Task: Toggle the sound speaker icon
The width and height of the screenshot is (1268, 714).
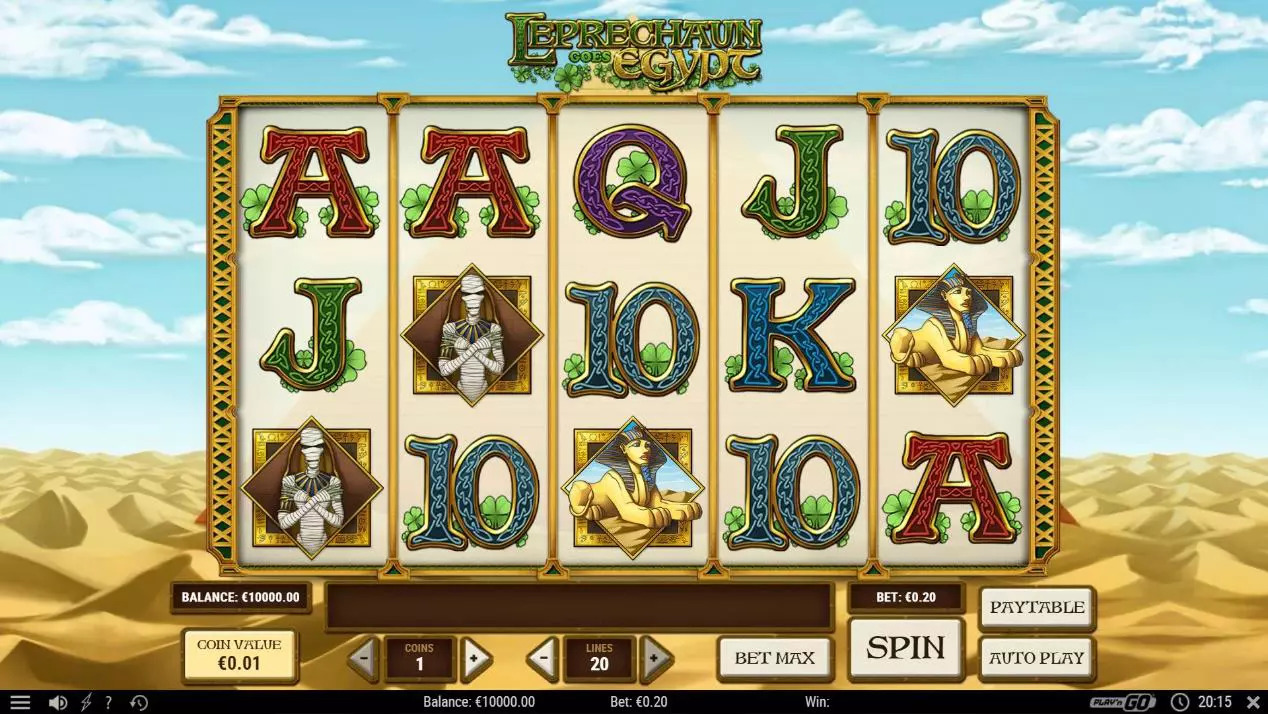Action: [x=57, y=703]
